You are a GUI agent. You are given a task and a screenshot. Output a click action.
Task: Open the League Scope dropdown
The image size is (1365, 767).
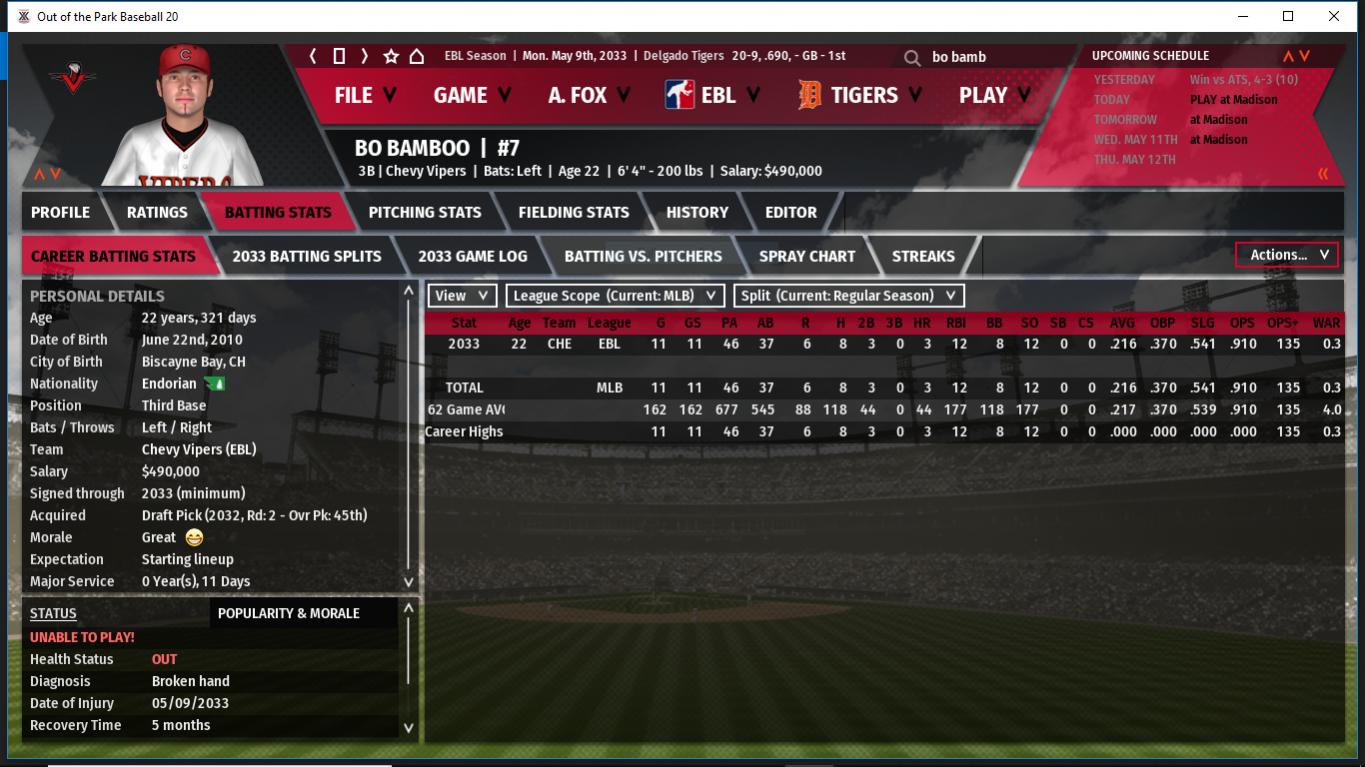click(615, 296)
